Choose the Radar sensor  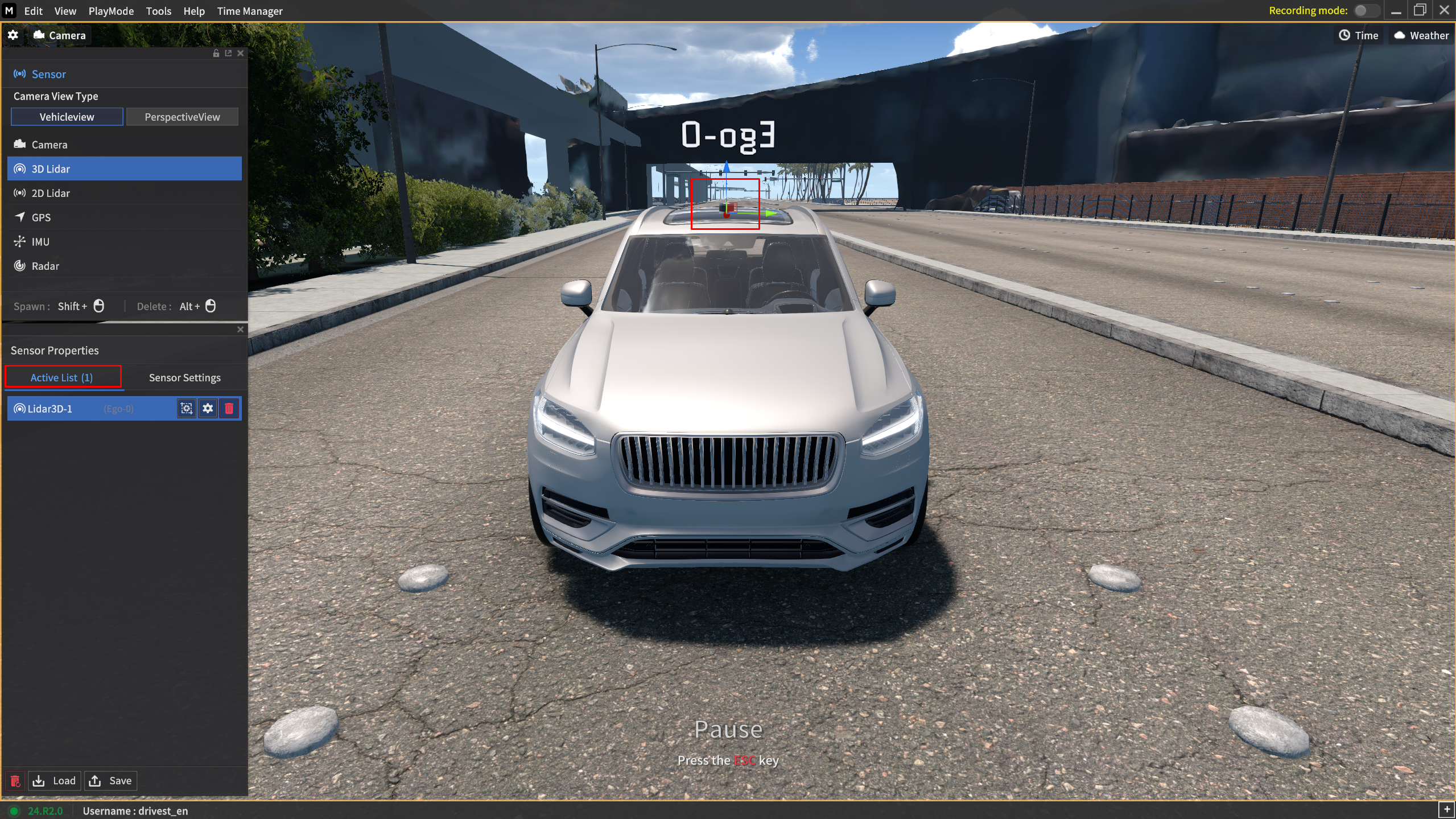(x=45, y=266)
